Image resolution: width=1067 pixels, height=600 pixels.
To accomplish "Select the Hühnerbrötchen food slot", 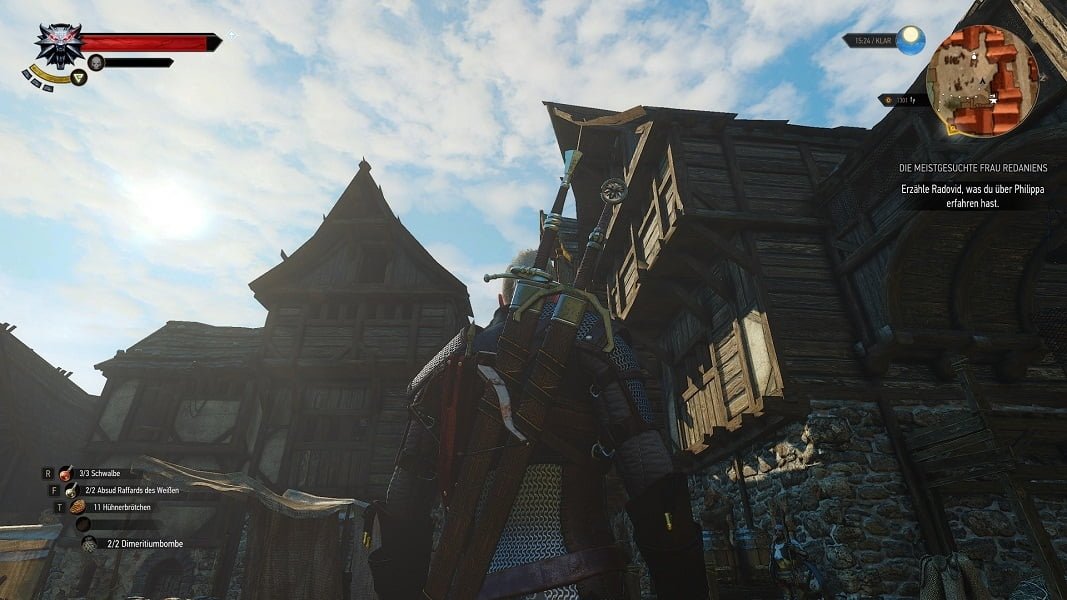I will tap(77, 507).
